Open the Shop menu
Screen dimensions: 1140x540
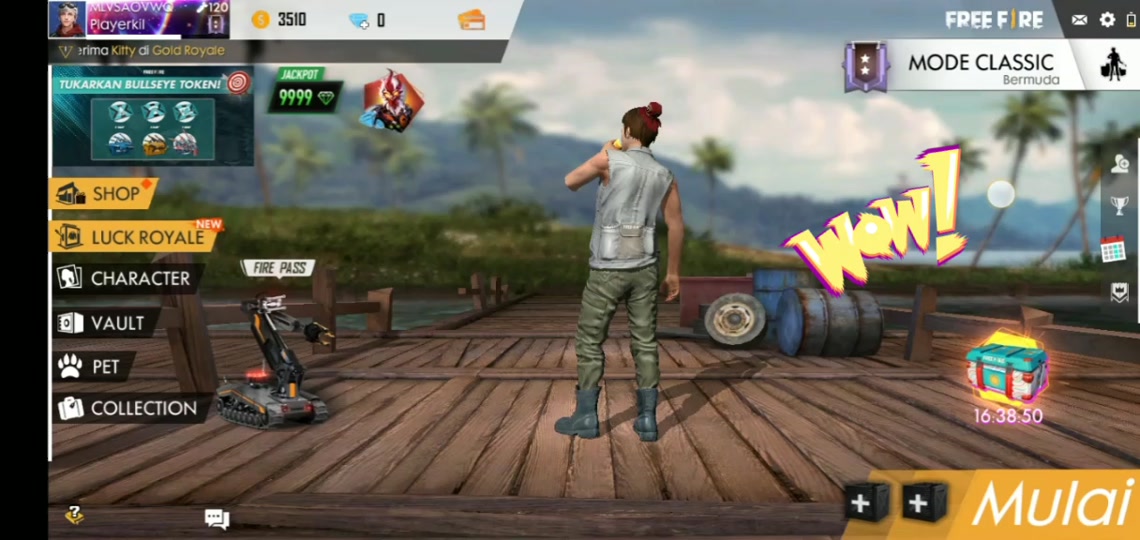tap(103, 194)
